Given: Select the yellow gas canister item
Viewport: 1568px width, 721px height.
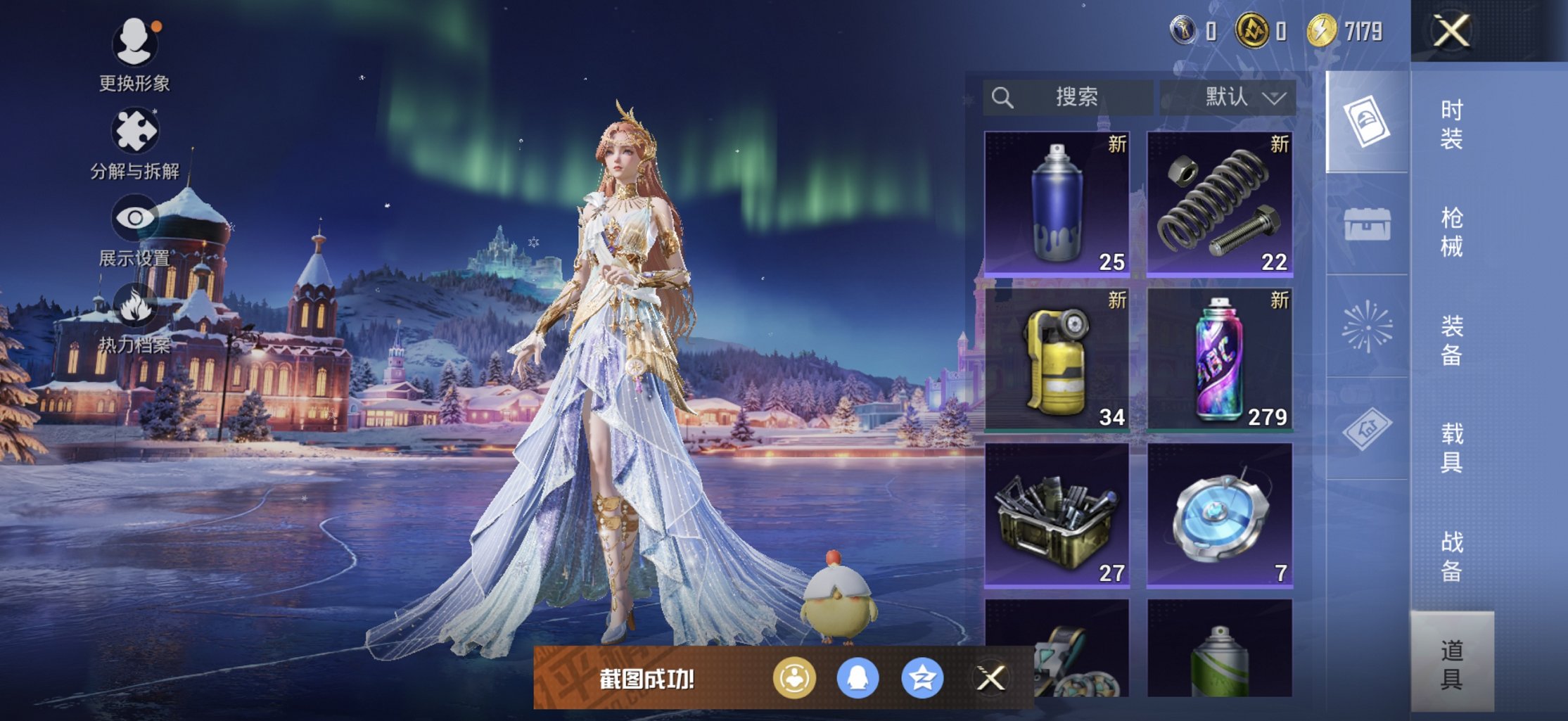Looking at the screenshot, I should tap(1057, 359).
